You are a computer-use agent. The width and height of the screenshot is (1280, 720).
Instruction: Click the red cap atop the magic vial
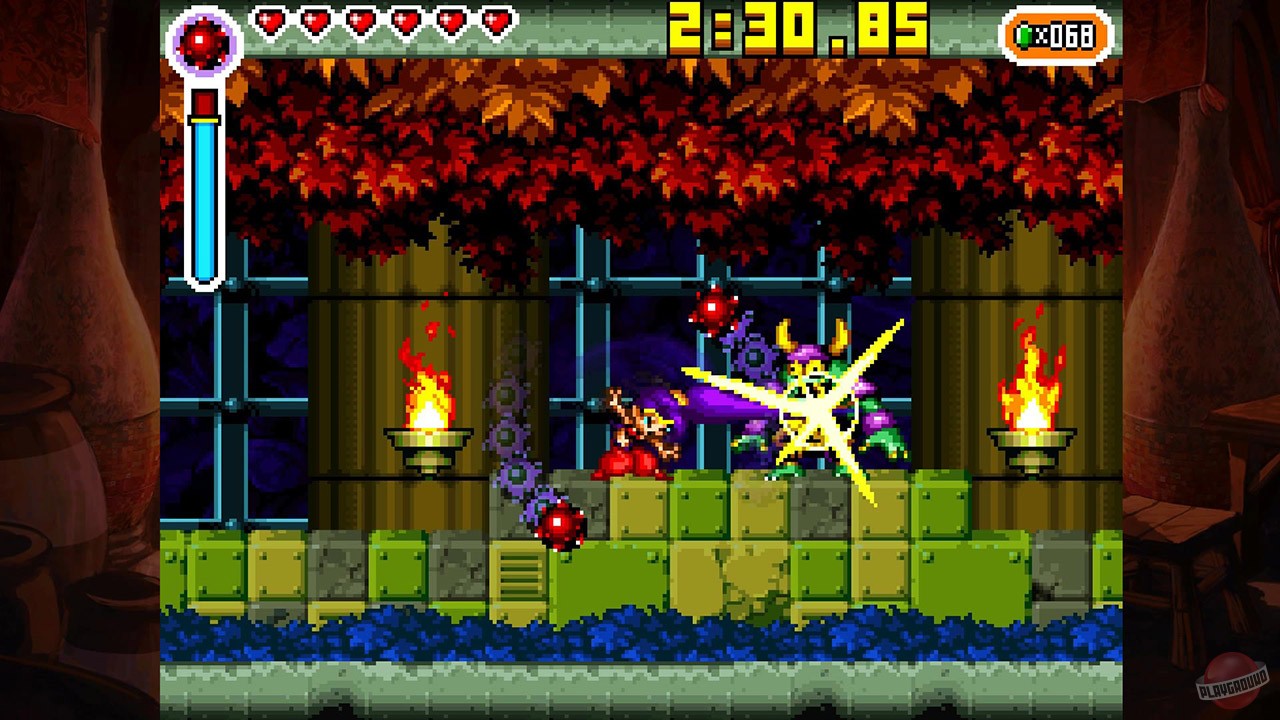pos(205,100)
